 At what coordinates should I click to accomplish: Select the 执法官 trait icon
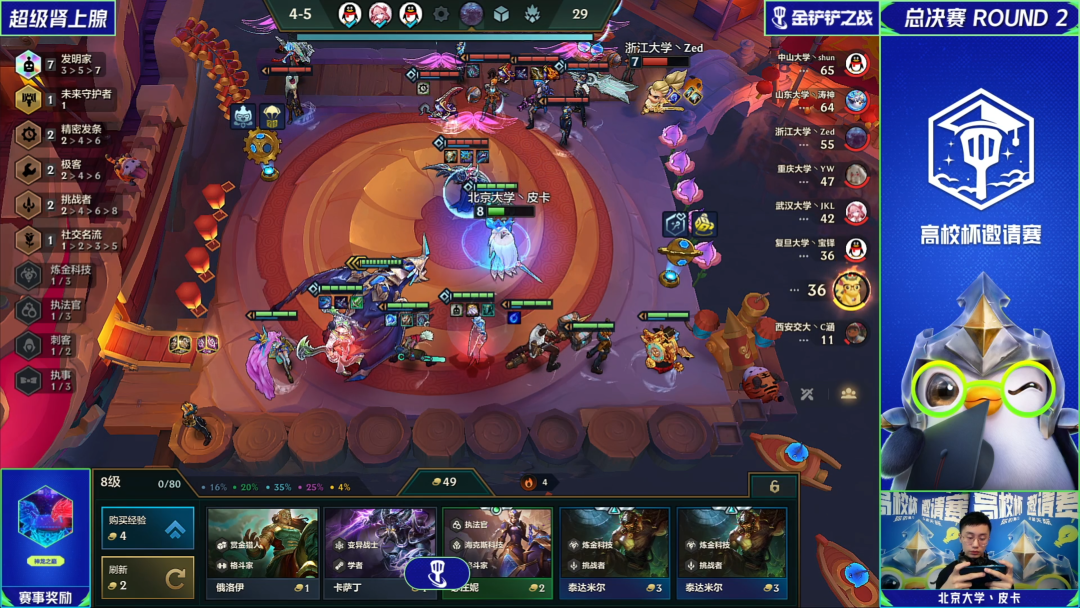click(28, 310)
